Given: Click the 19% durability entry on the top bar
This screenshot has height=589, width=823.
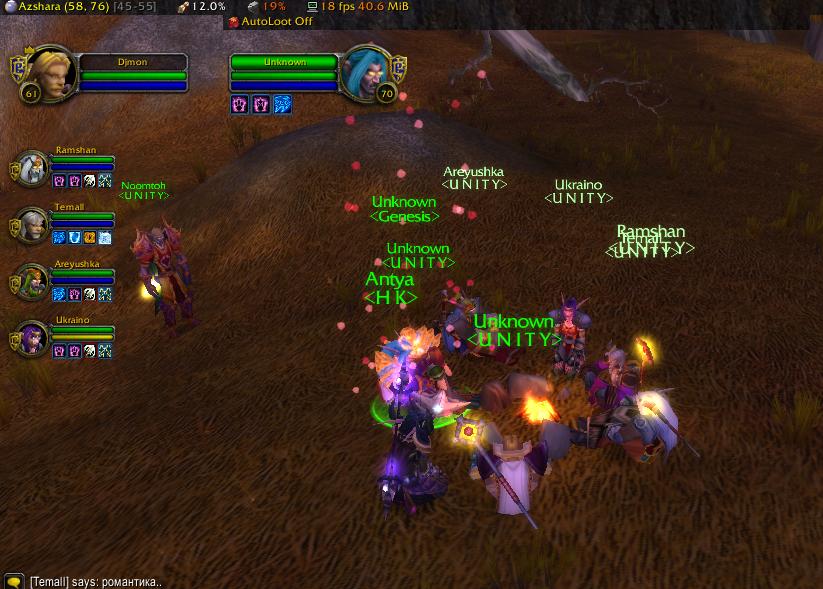Looking at the screenshot, I should [x=266, y=6].
